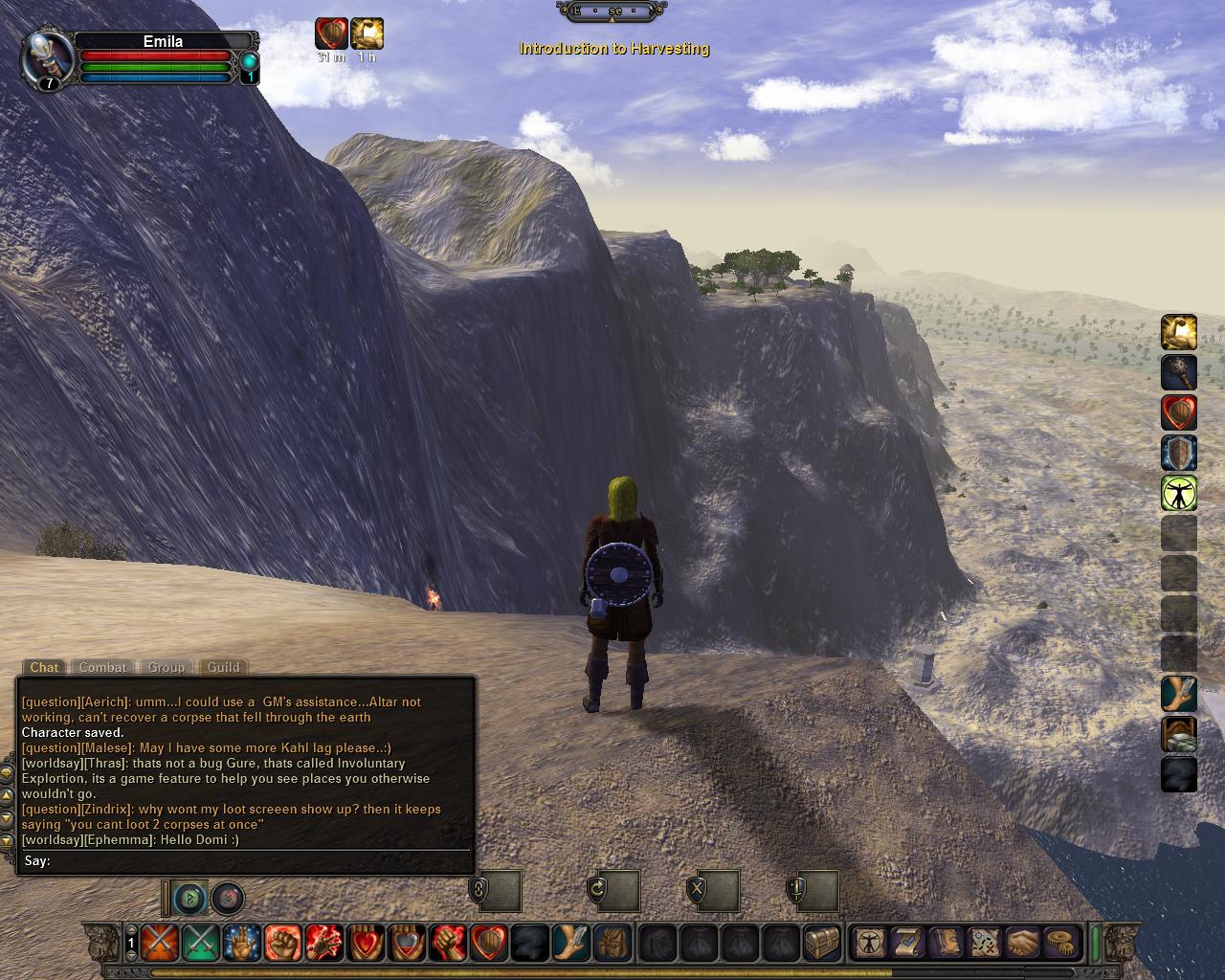Screen dimensions: 1225x980
Task: Click the handshake social button
Action: point(1022,943)
